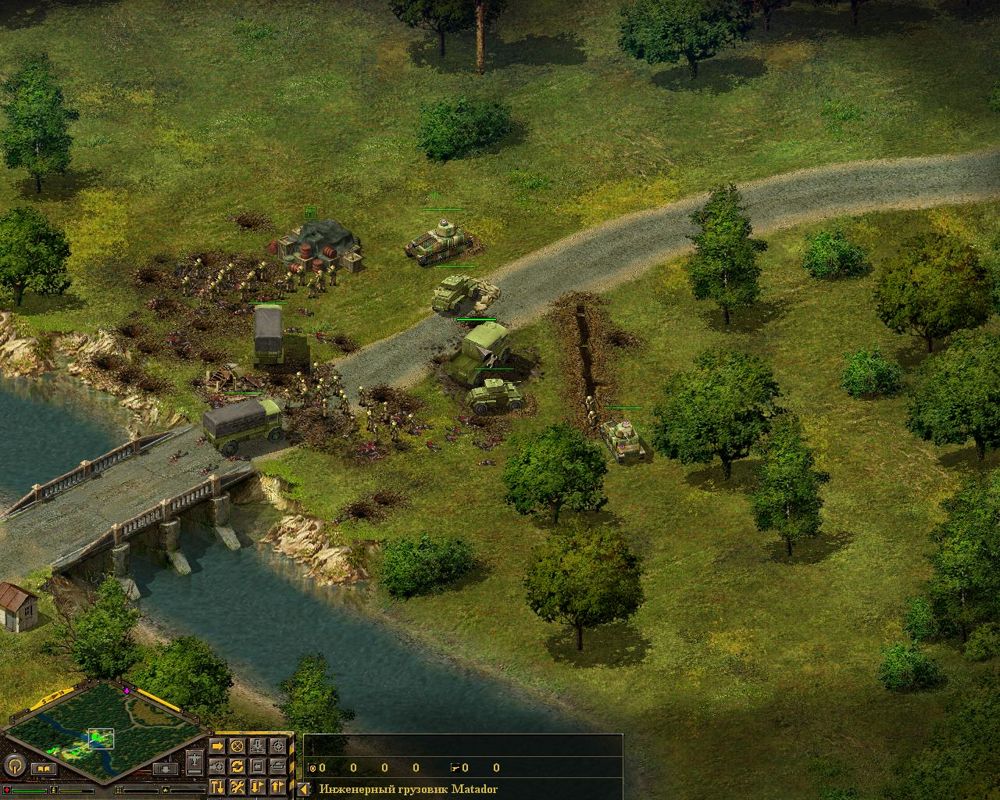Screen dimensions: 1000x800
Task: Choose the wrench-and-screwdriver repair command
Action: click(237, 787)
